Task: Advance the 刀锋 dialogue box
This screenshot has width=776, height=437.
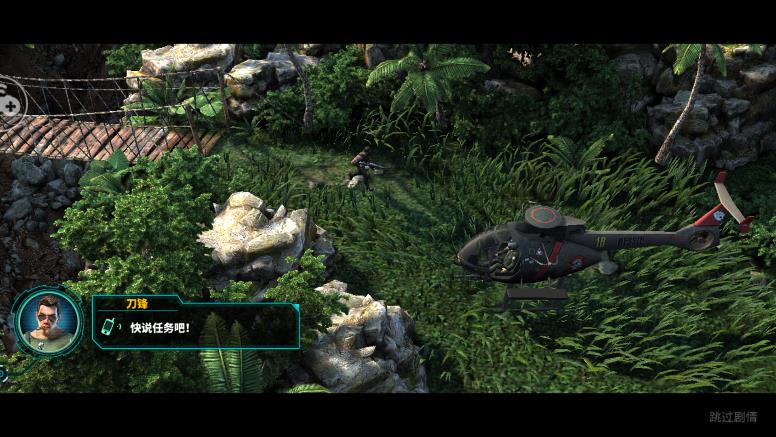Action: point(196,324)
